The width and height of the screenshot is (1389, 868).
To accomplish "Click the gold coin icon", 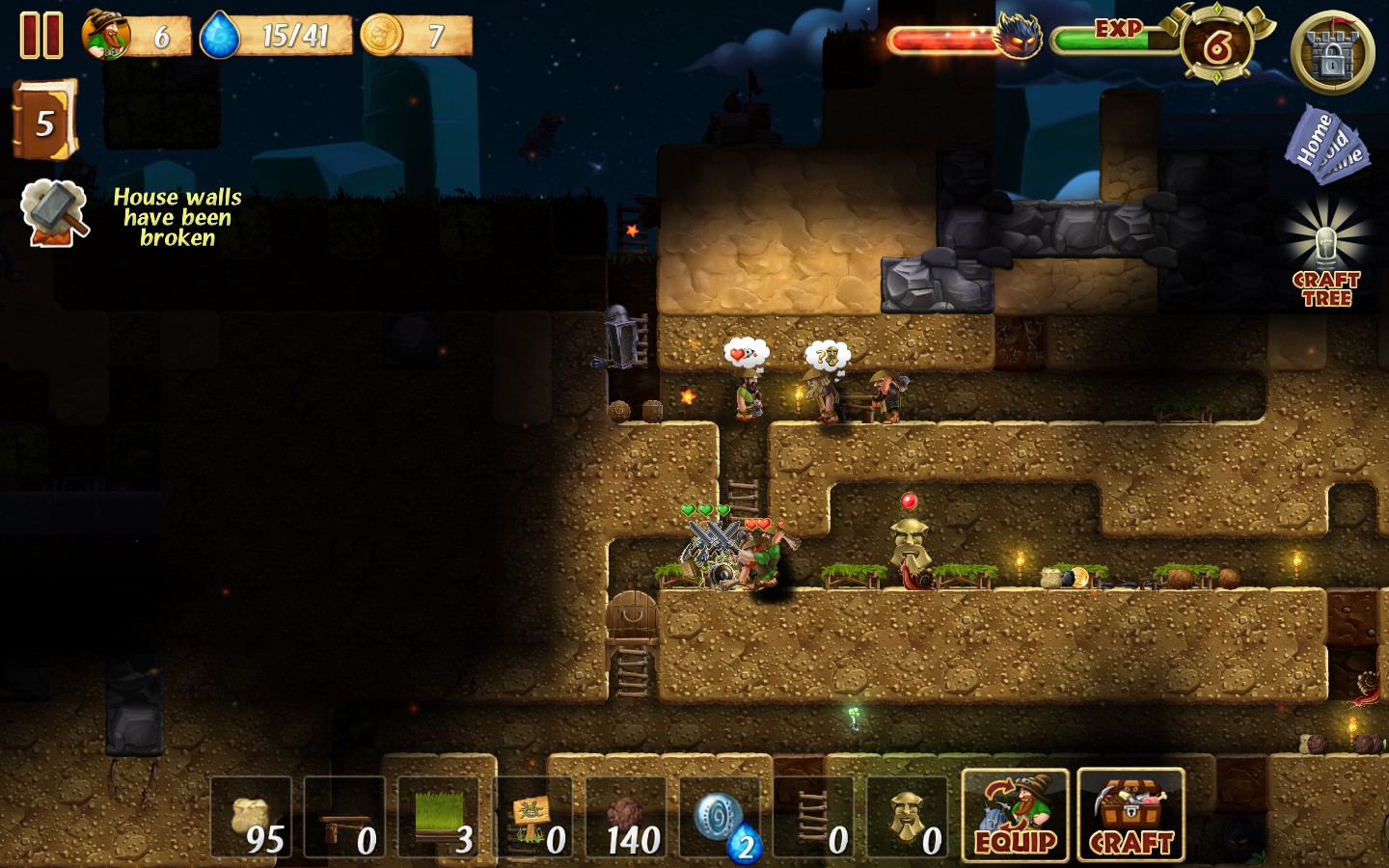I will (x=382, y=36).
